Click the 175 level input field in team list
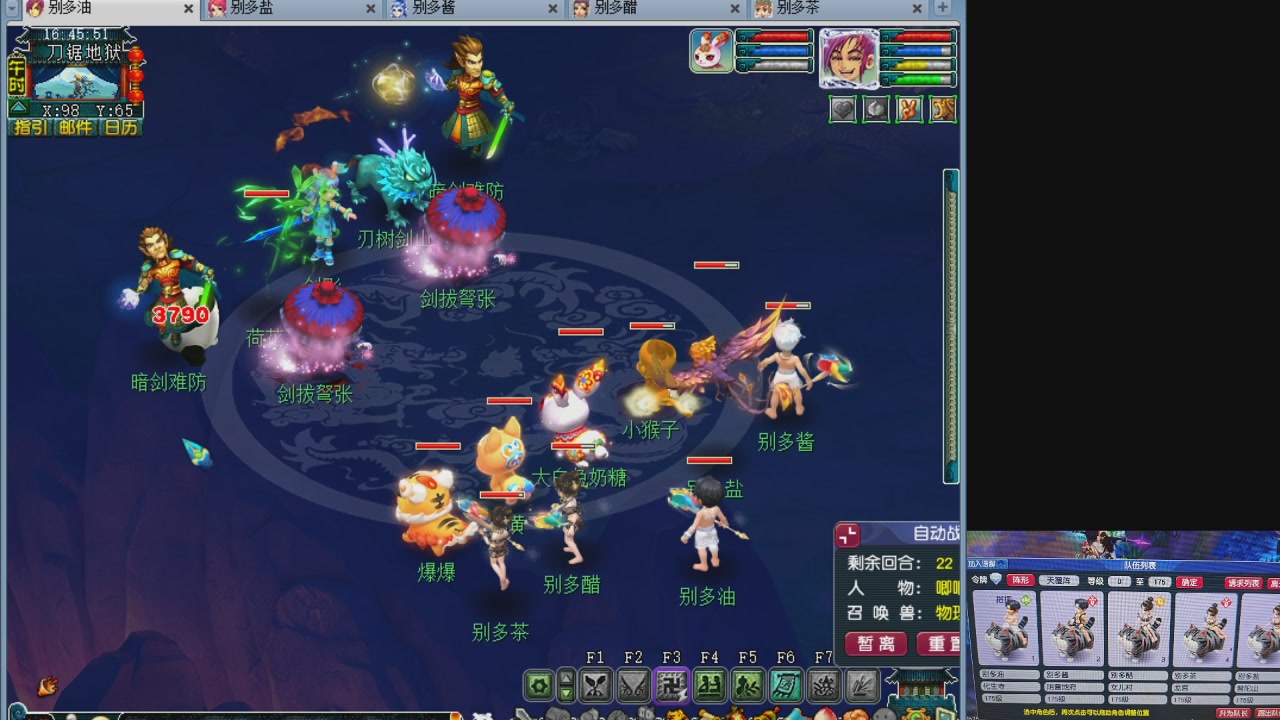 [1159, 581]
